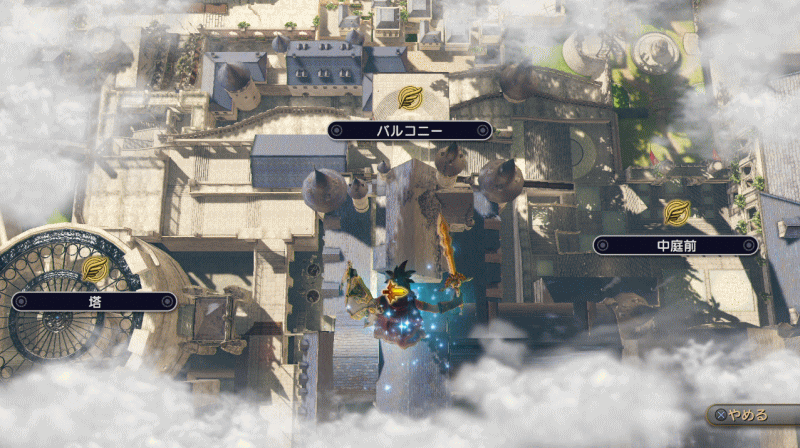
Task: Click the gold wing marker above 中庭前
Action: coord(677,212)
